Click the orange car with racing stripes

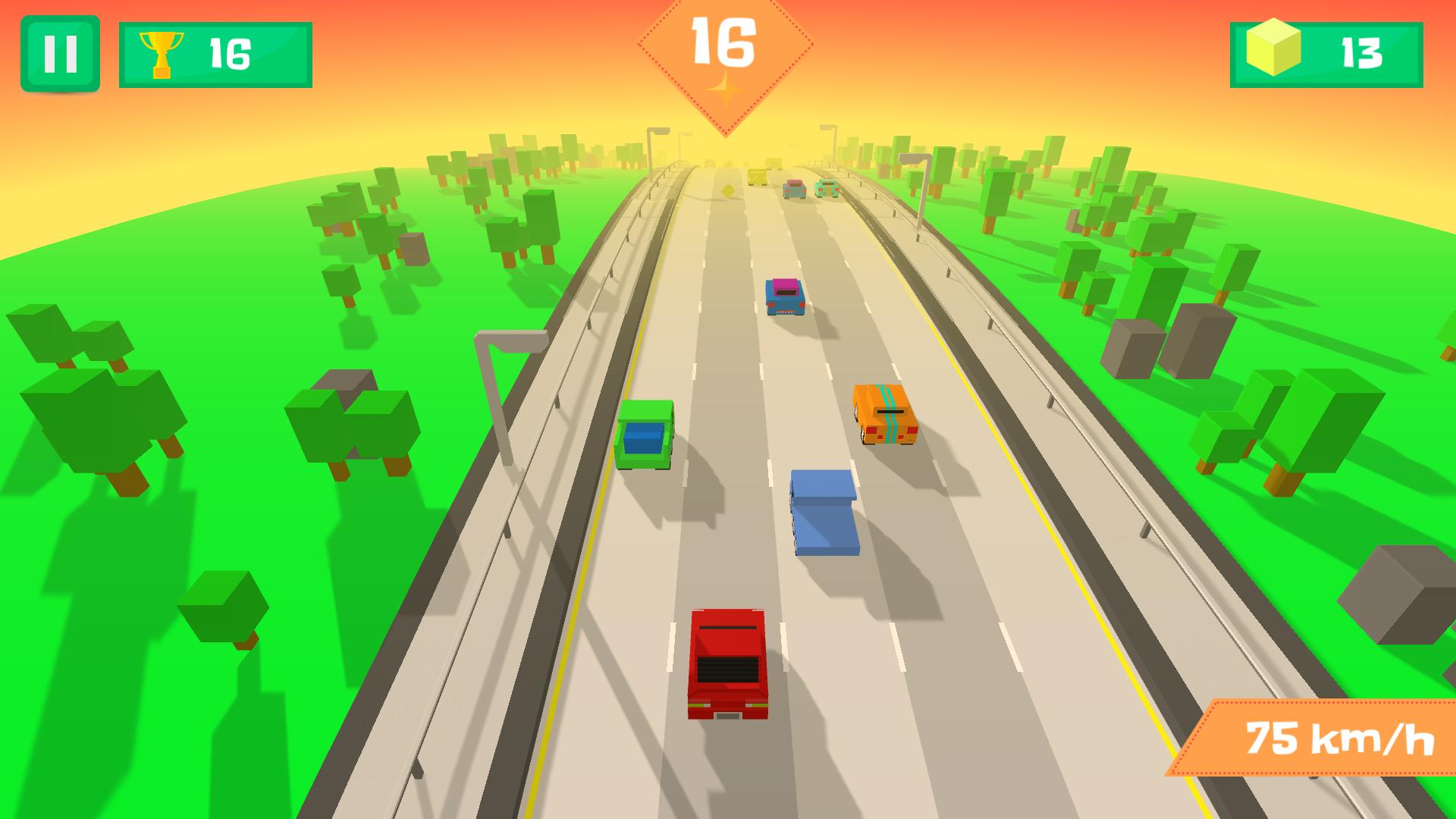click(886, 413)
